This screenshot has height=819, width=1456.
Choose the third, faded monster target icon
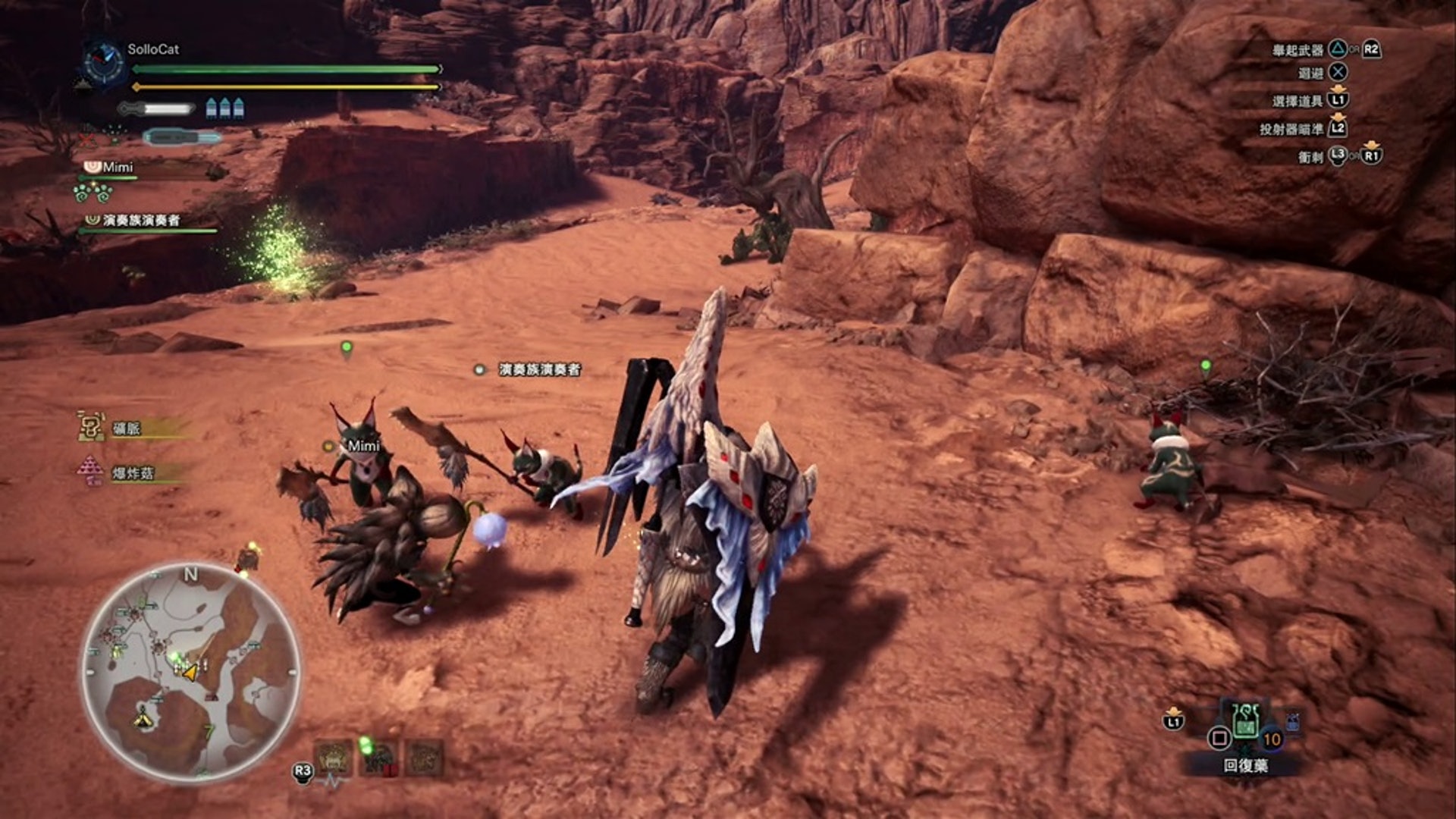[x=425, y=757]
